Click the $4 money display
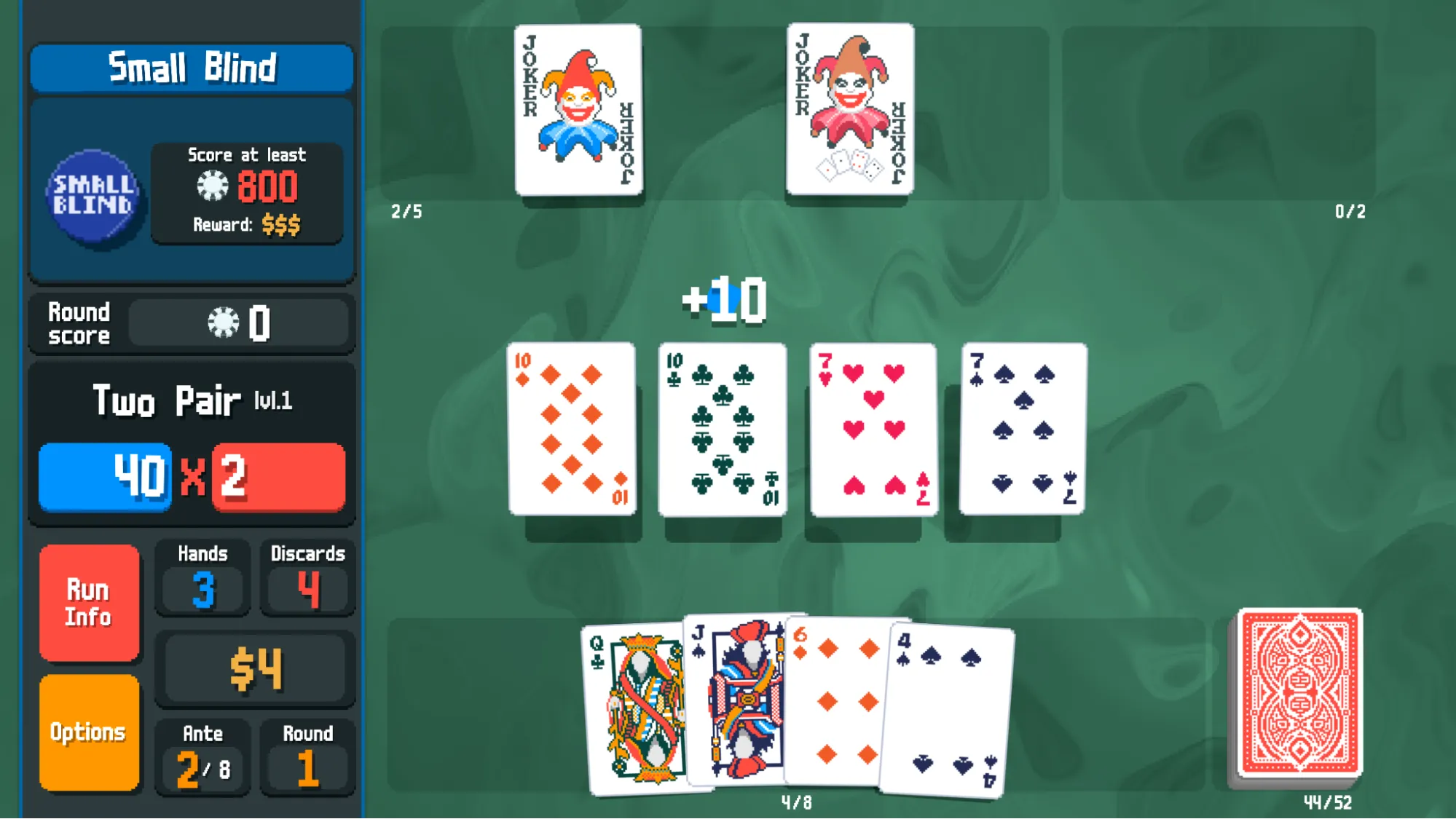1456x819 pixels. coord(254,665)
